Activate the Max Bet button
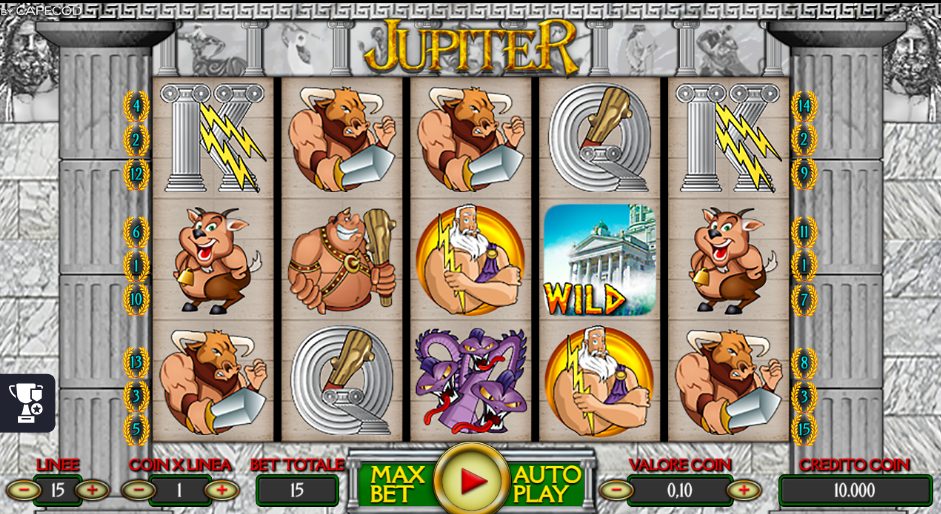Viewport: 941px width, 514px height. point(397,483)
